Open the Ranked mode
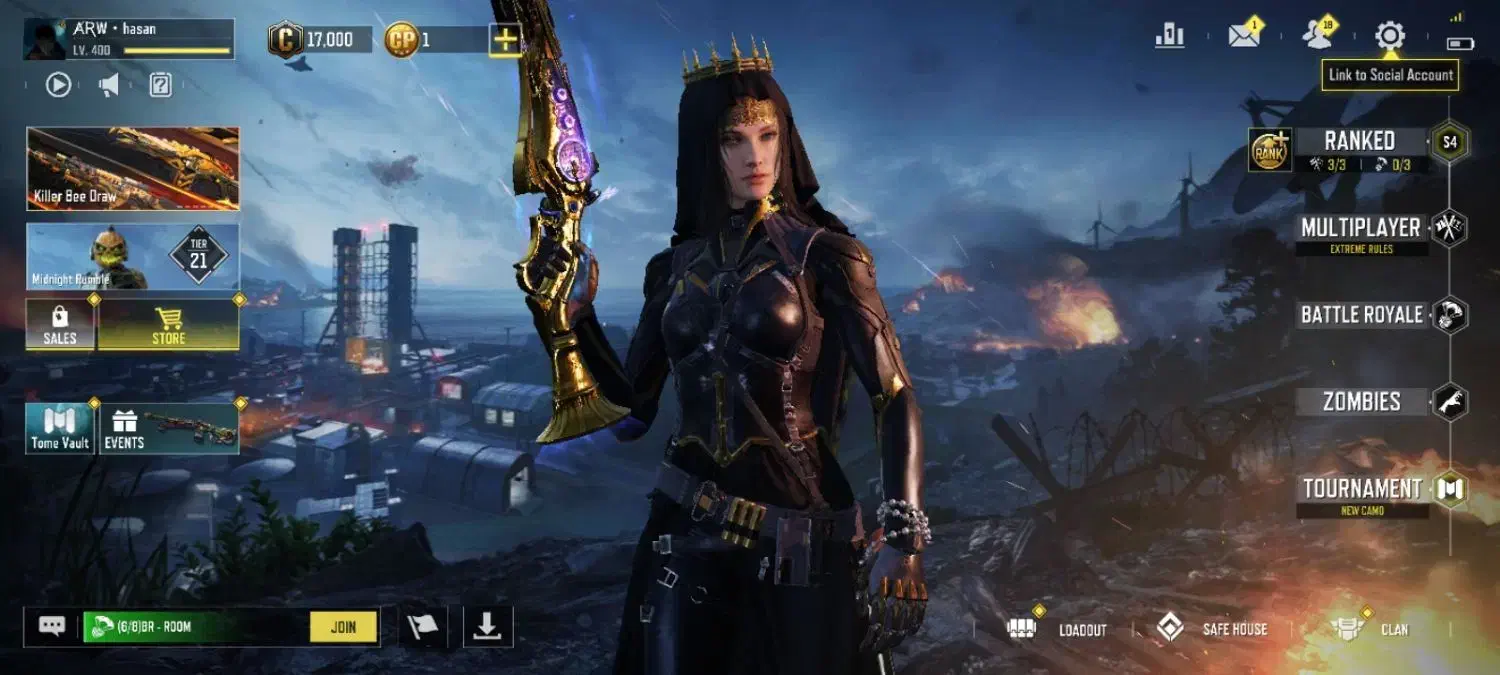 click(x=1359, y=142)
